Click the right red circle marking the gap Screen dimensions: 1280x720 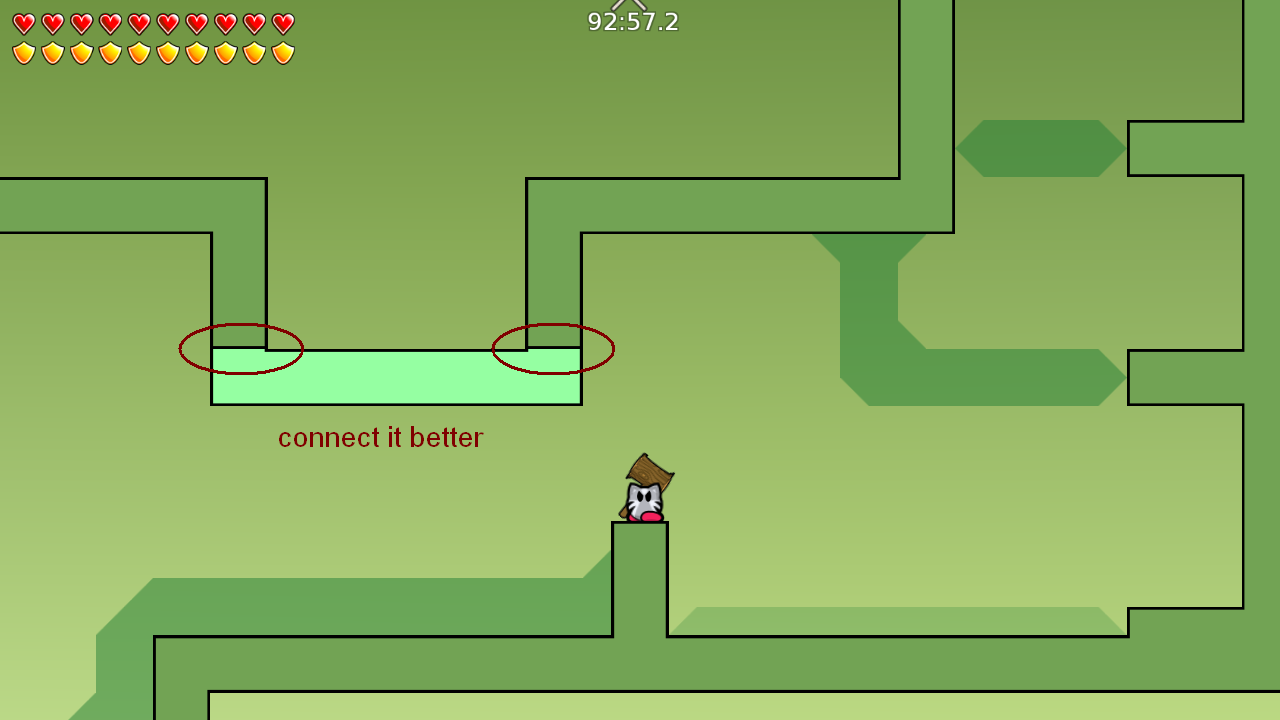553,350
